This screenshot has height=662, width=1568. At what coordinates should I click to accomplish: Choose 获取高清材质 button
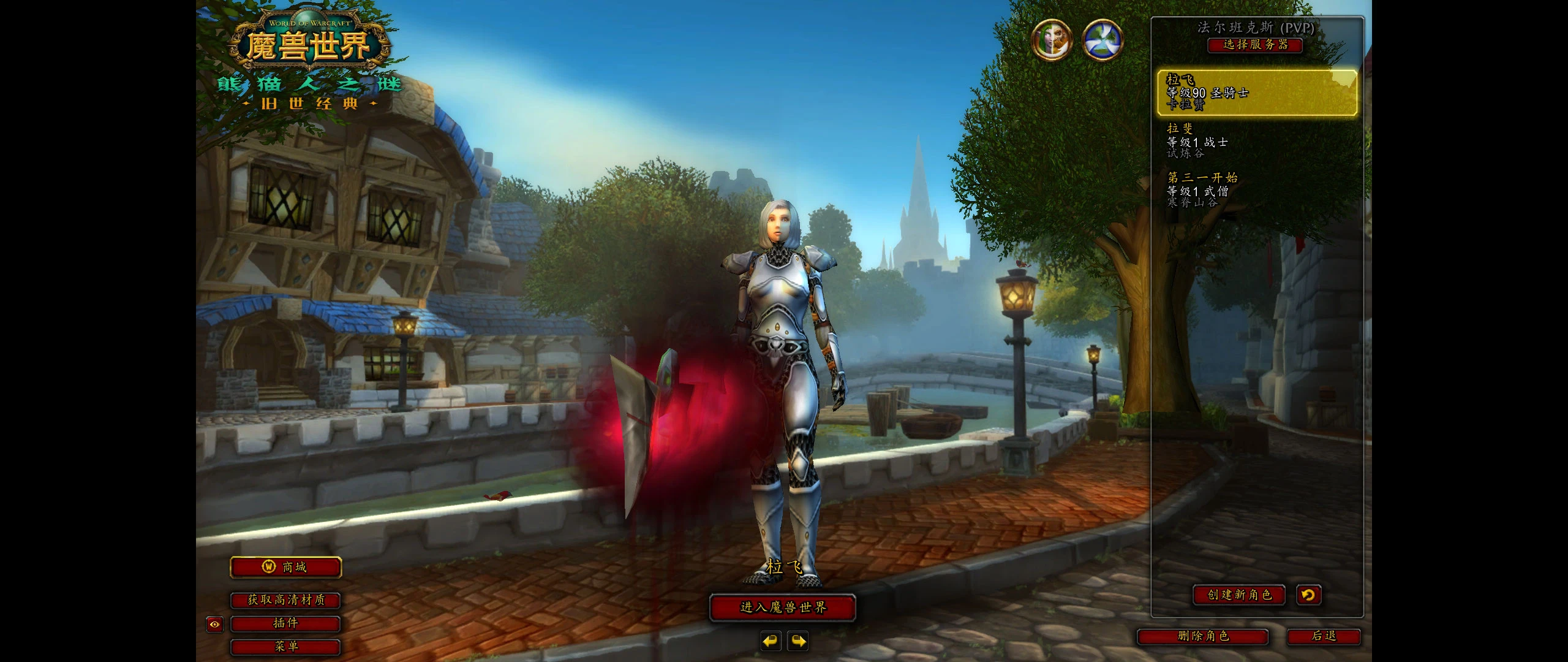(x=285, y=600)
